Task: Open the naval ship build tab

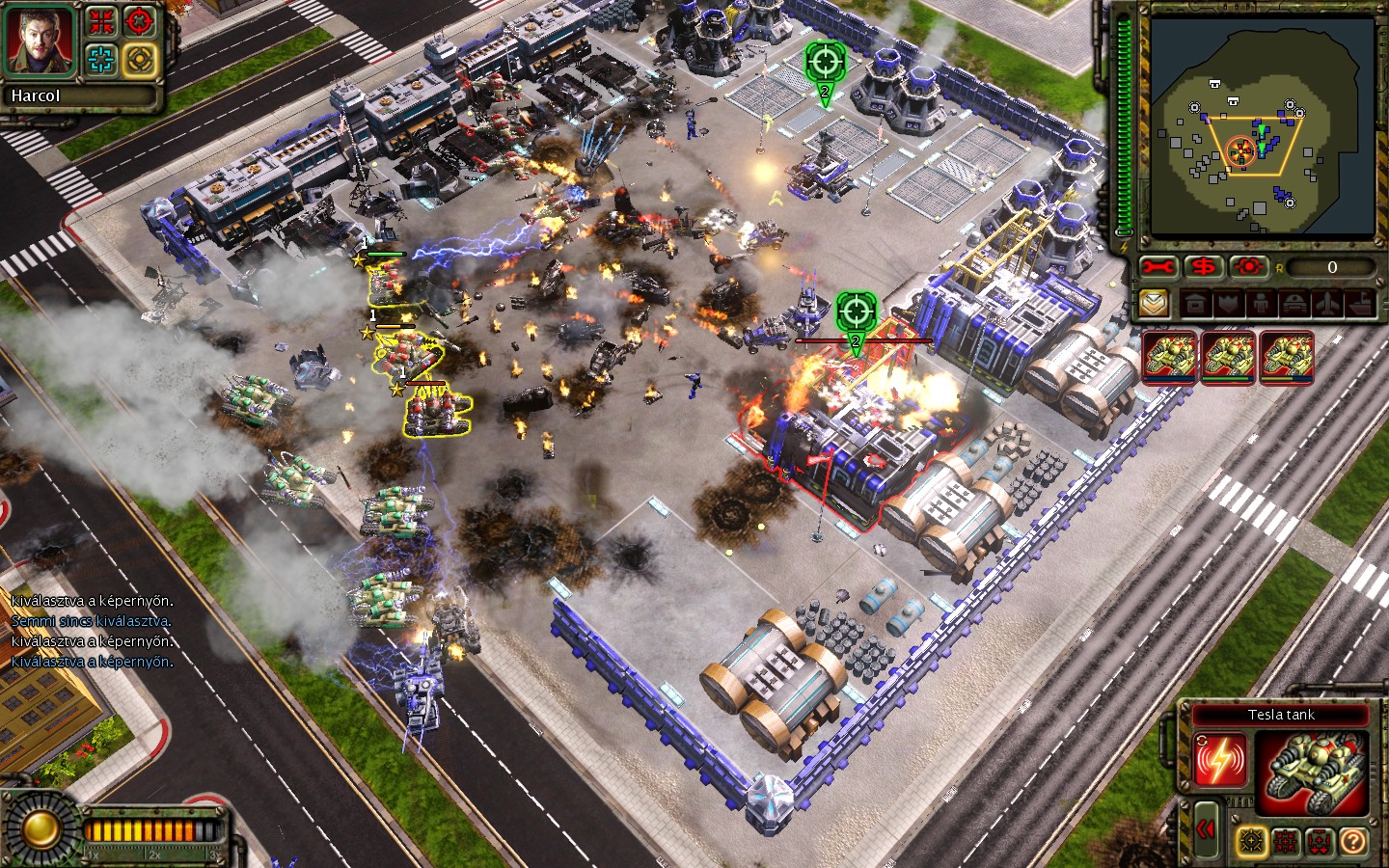Action: click(1360, 305)
